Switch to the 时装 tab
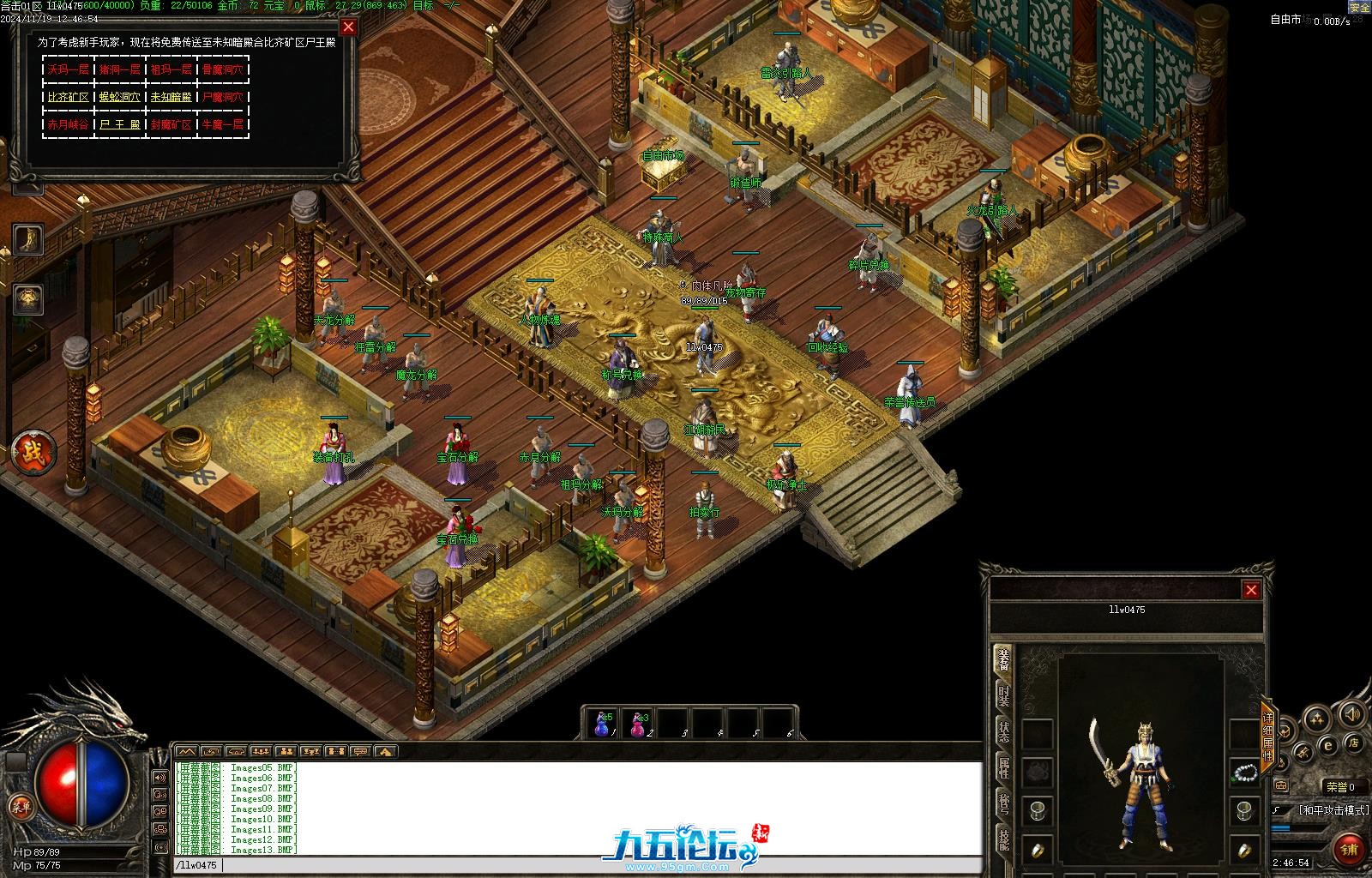The width and height of the screenshot is (1372, 878). pyautogui.click(x=1003, y=695)
